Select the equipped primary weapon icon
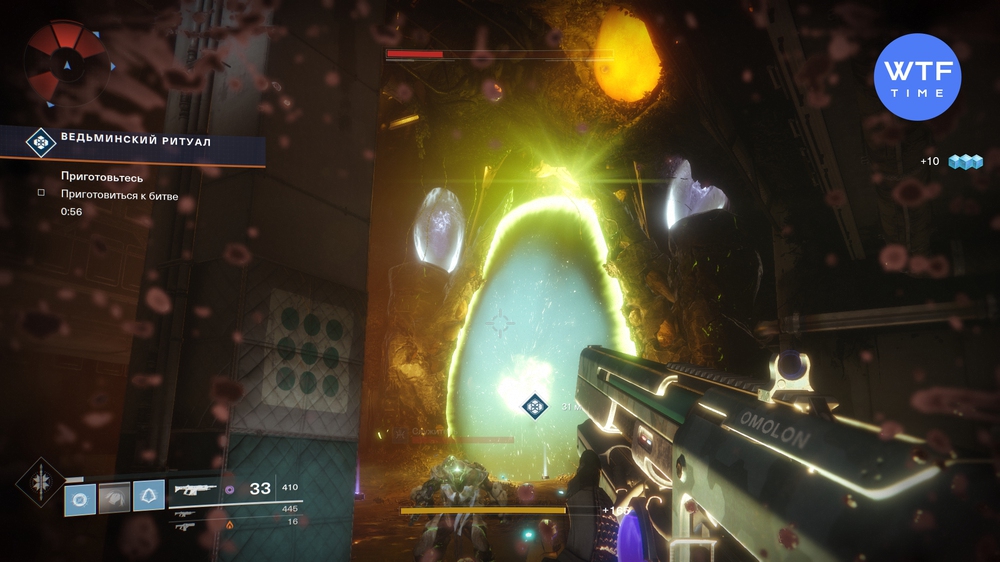This screenshot has width=1000, height=562. click(194, 490)
